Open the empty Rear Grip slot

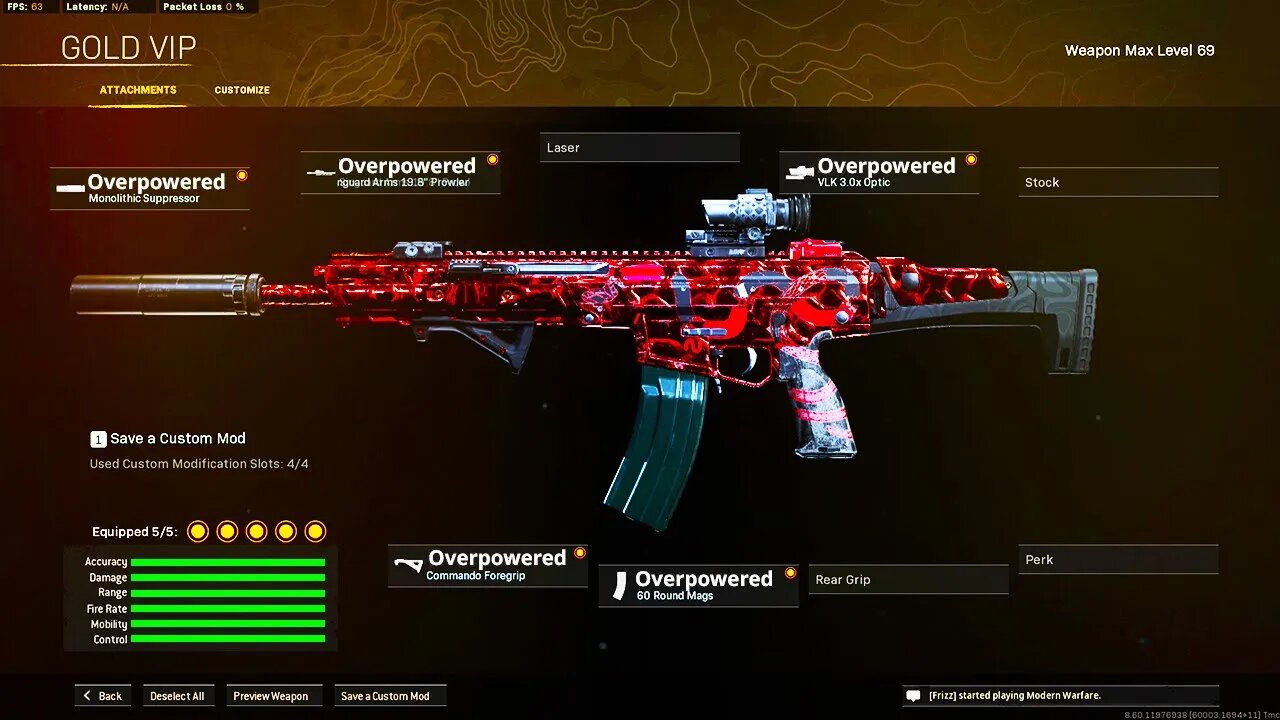coord(907,579)
